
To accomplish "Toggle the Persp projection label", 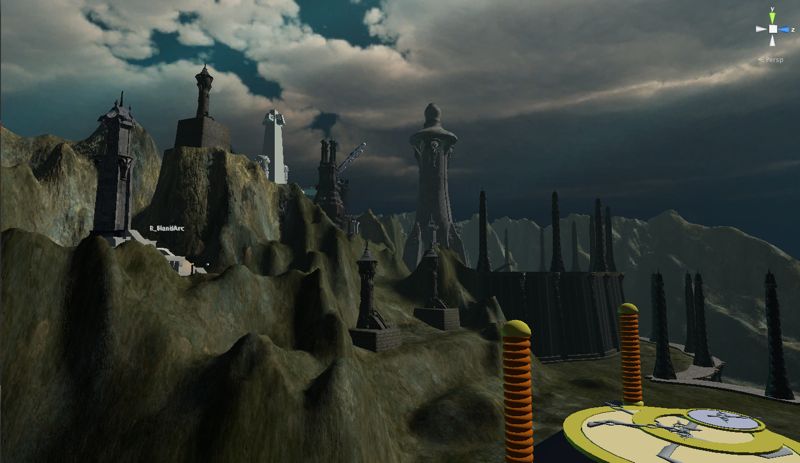I will tap(771, 59).
